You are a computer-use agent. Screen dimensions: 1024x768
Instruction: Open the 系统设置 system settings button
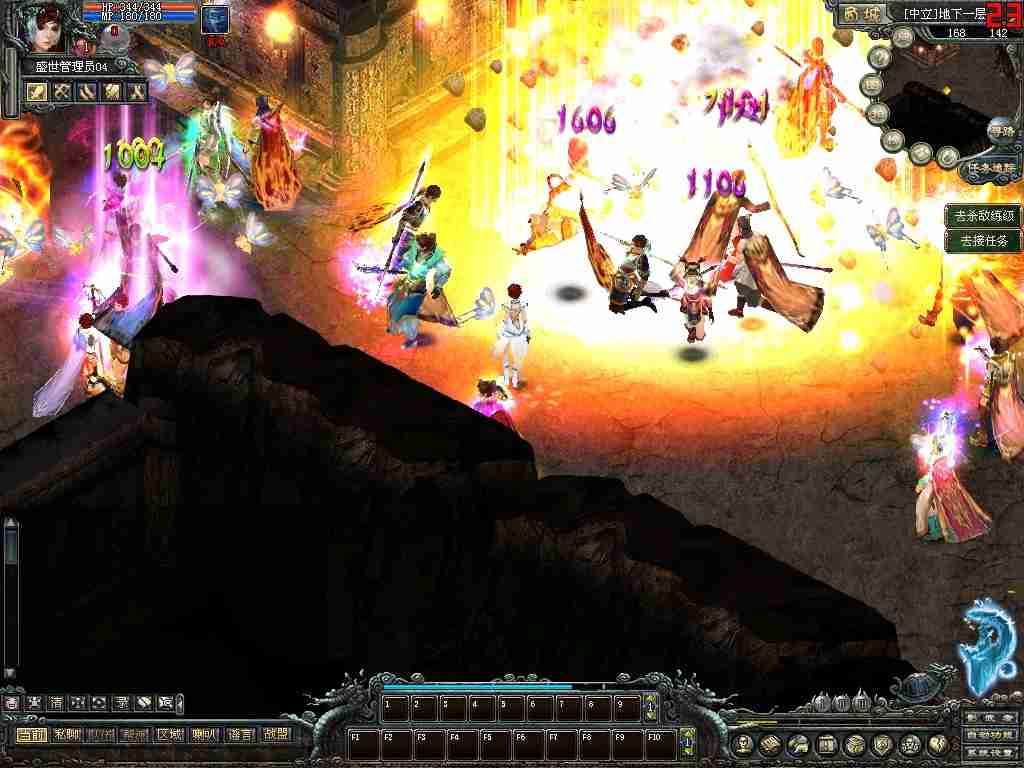(991, 752)
